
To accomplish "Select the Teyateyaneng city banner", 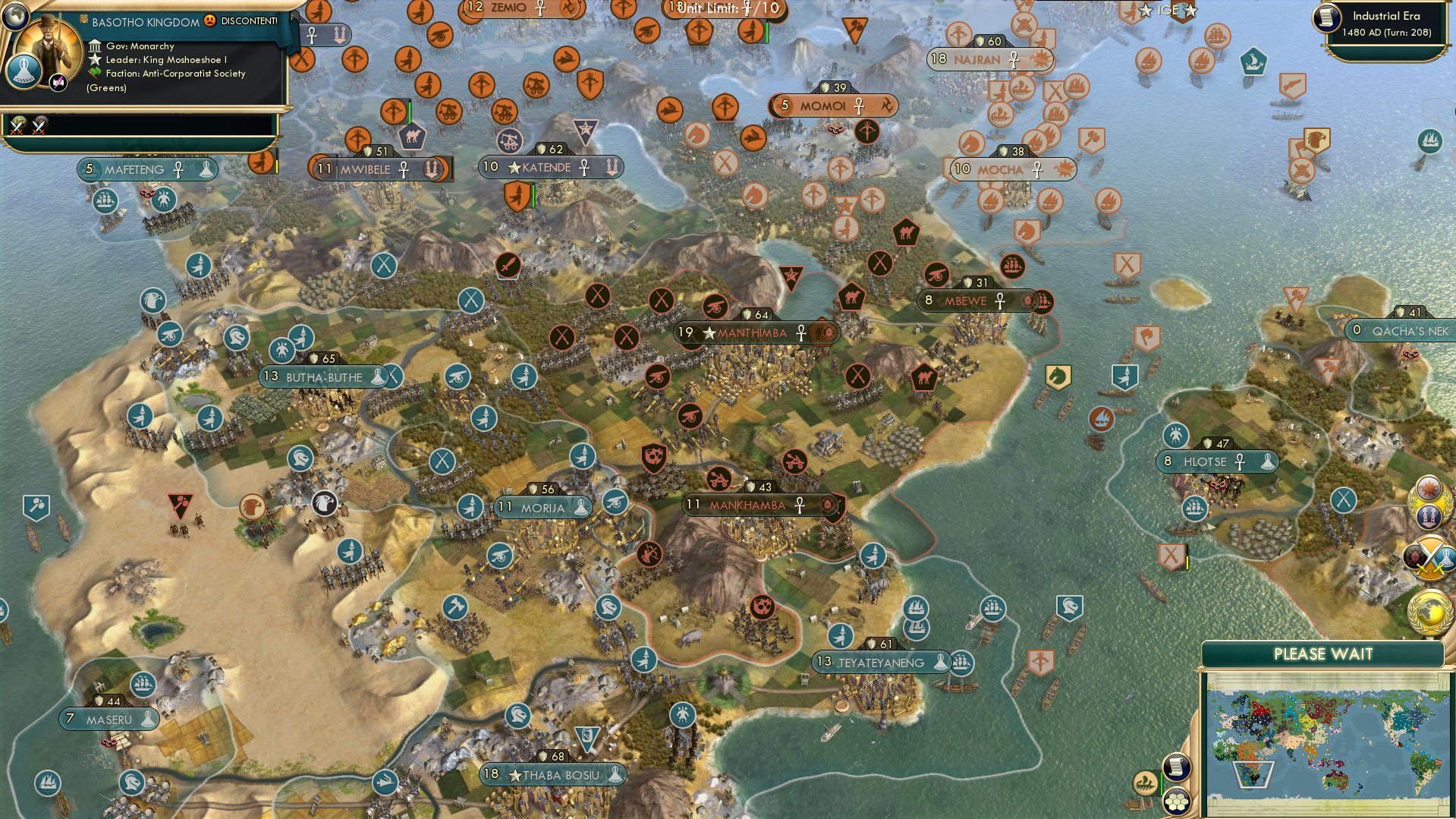I will click(880, 663).
